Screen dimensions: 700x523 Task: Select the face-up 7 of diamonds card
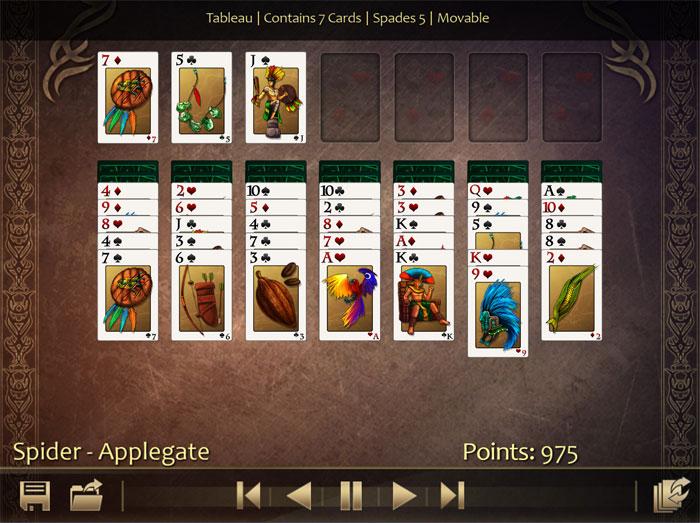point(128,98)
